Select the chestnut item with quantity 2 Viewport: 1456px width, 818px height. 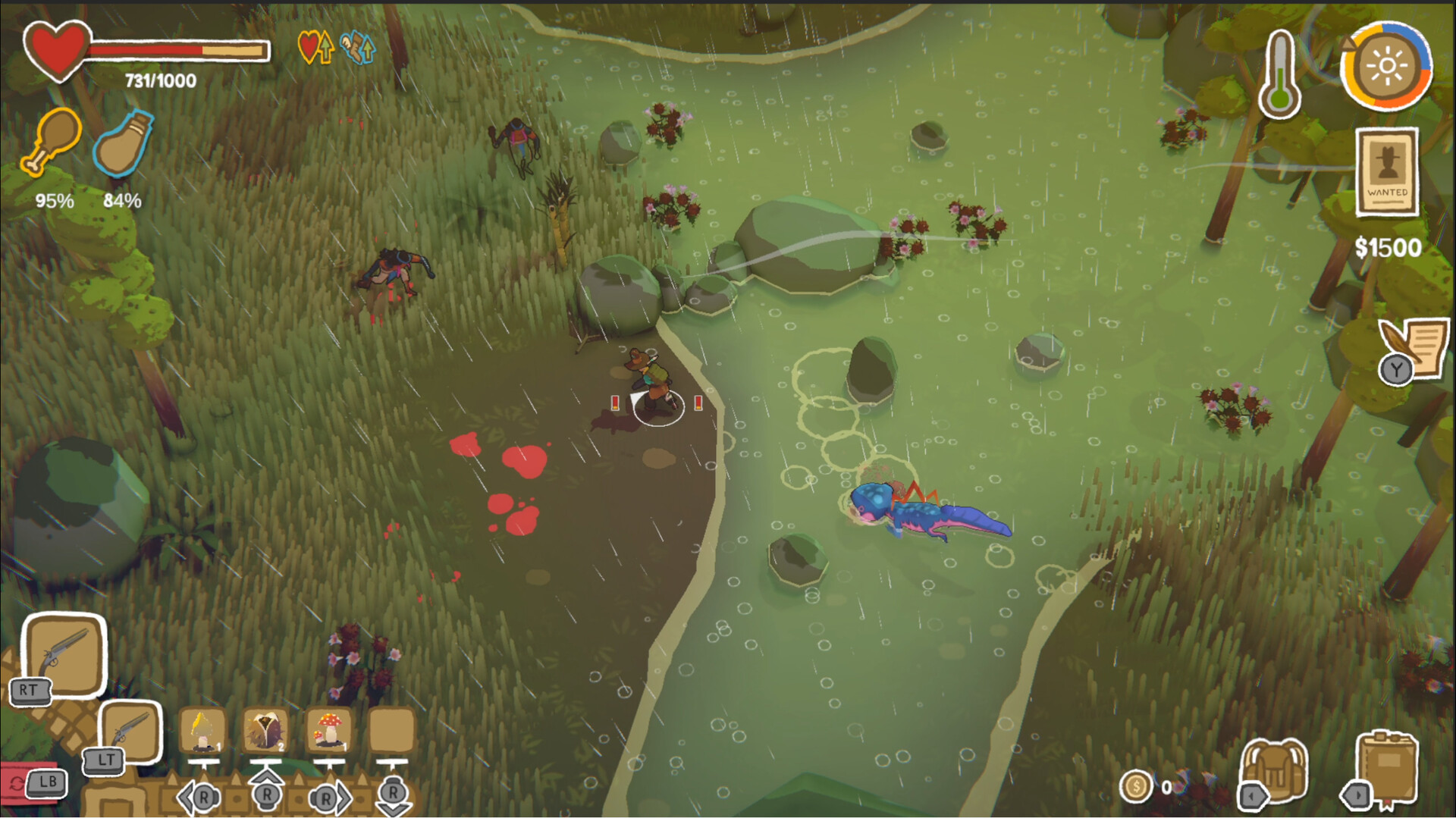[x=265, y=730]
